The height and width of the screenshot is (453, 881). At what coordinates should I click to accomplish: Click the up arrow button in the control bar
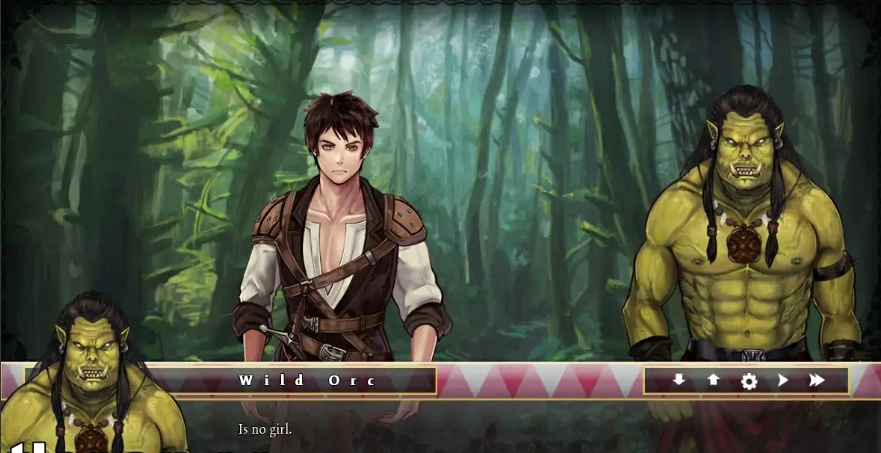tap(713, 380)
